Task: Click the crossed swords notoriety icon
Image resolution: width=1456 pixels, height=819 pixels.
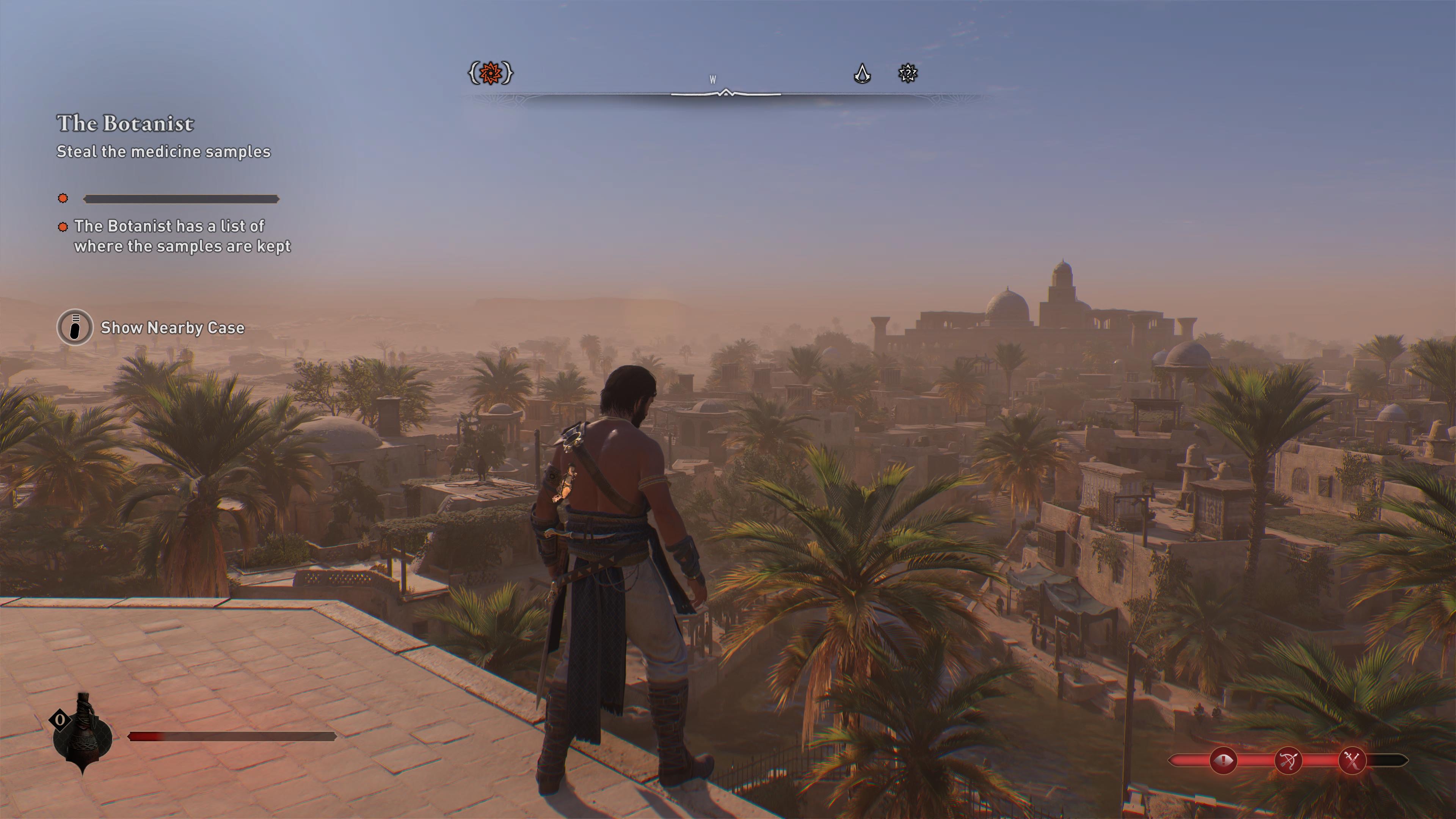Action: [1352, 761]
